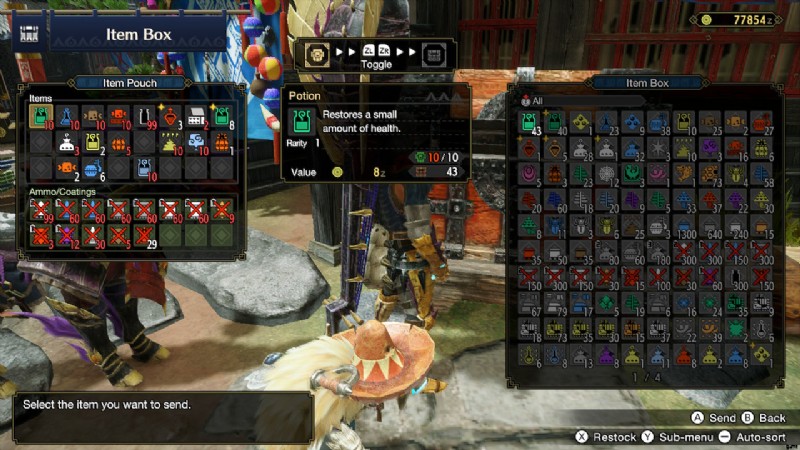Choose the blue smoke bomb in the Item Pouch

(x=197, y=143)
